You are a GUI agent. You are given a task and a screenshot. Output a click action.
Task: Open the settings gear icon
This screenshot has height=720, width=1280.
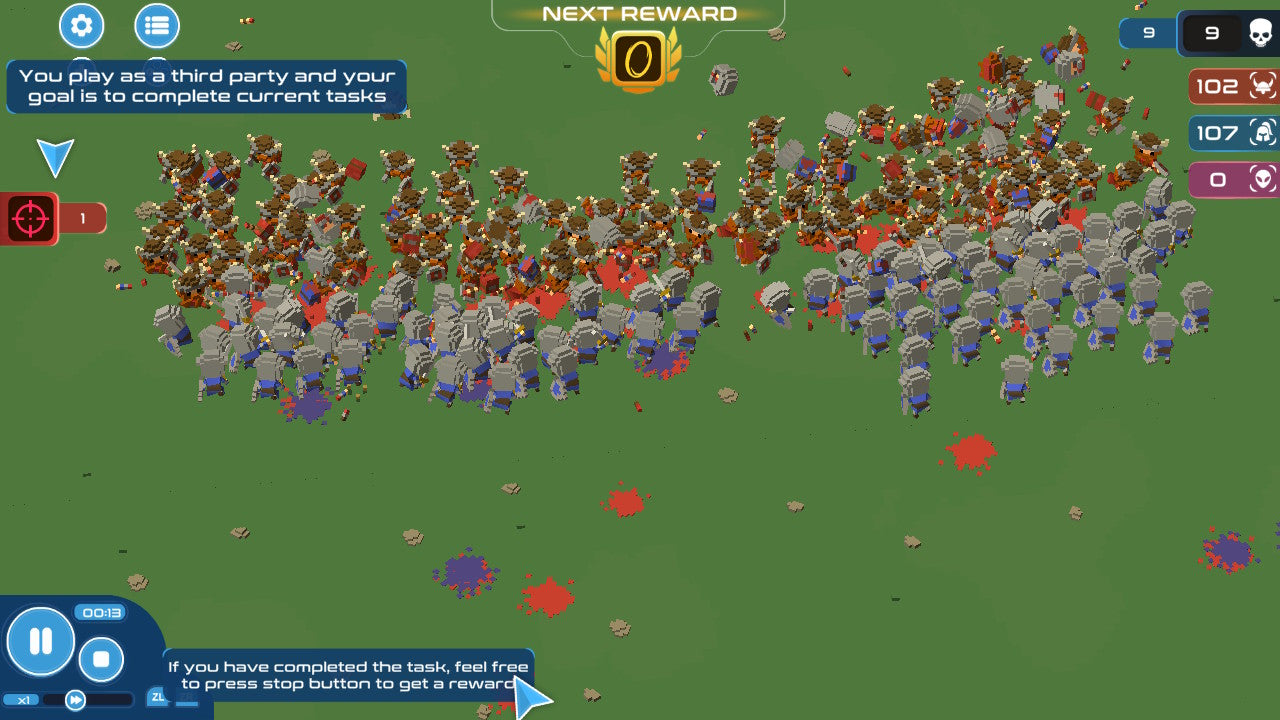81,26
